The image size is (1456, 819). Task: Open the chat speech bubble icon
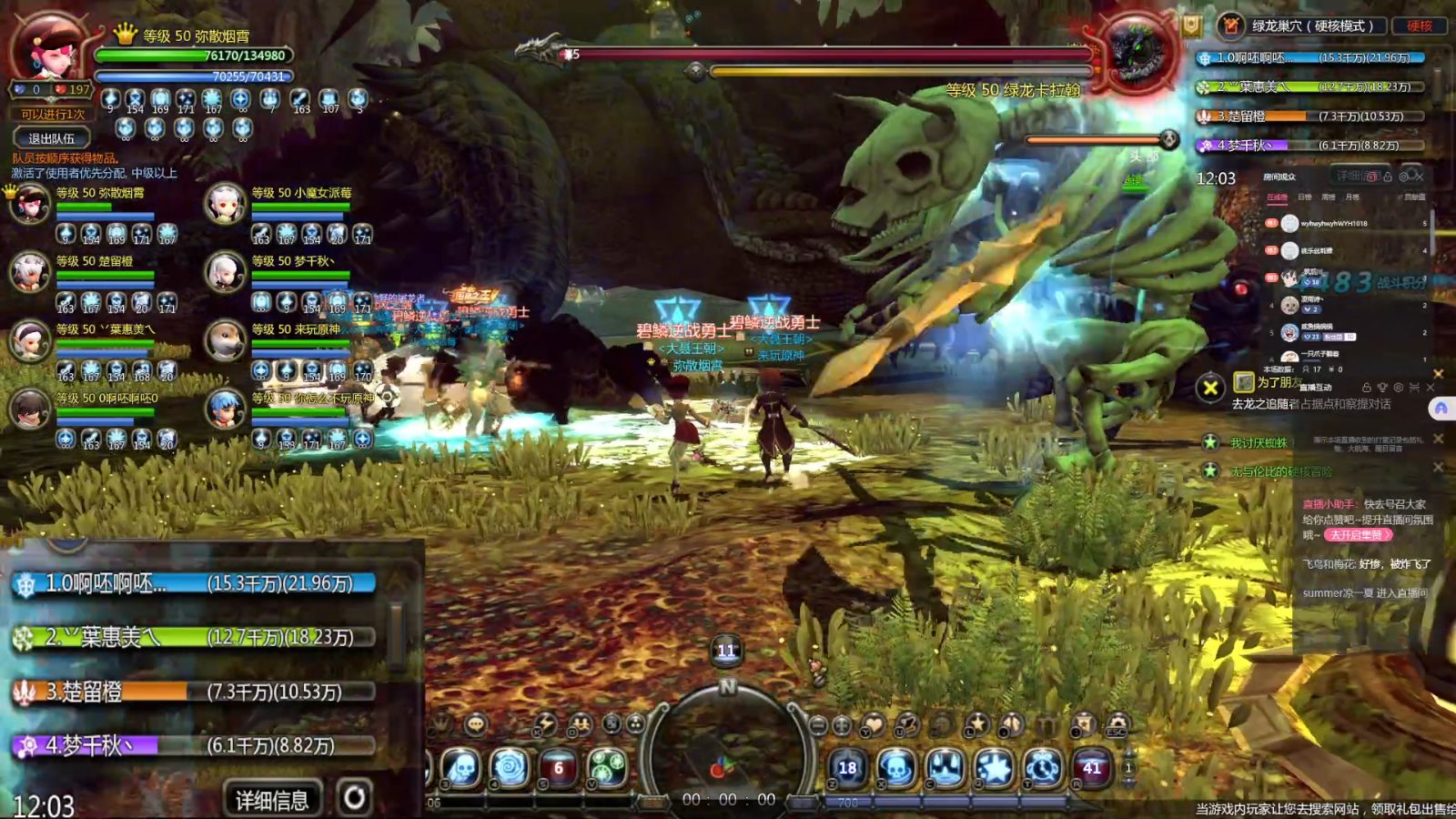(x=475, y=725)
